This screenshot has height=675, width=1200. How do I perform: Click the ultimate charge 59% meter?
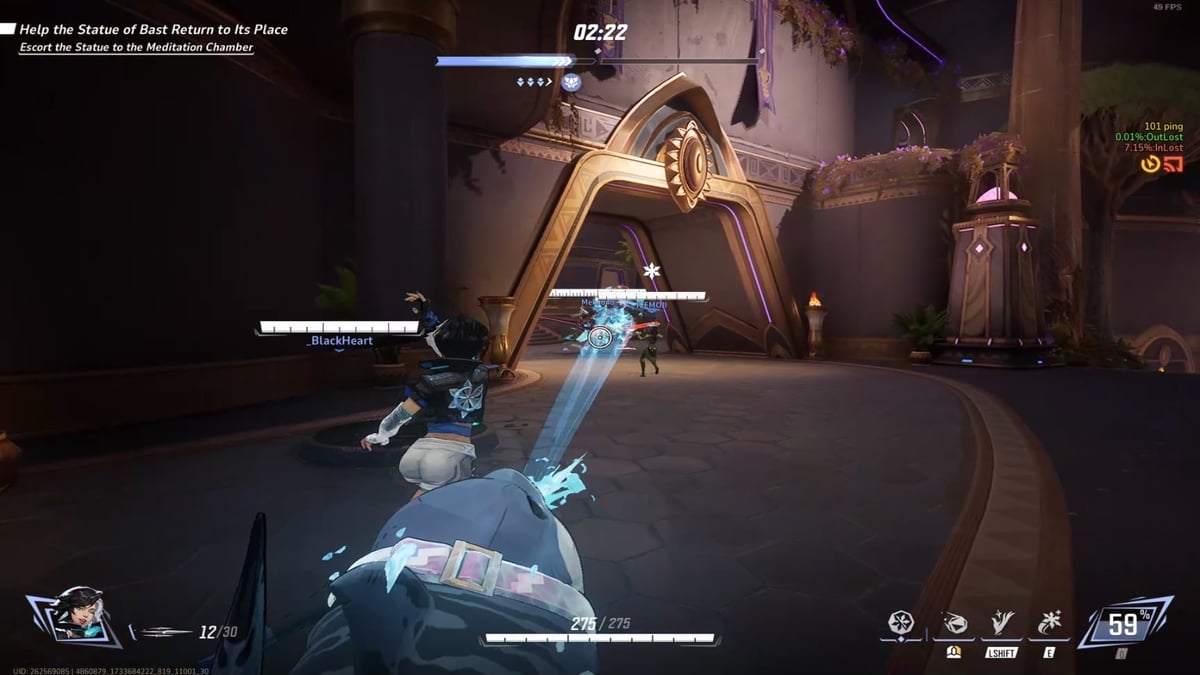pos(1124,625)
